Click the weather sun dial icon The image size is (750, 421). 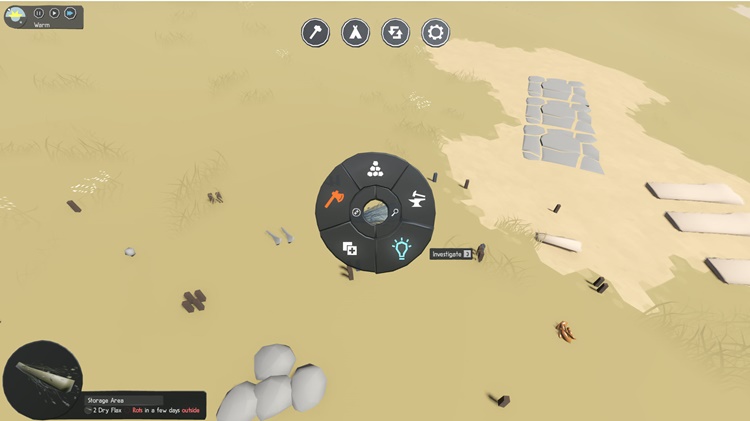15,16
